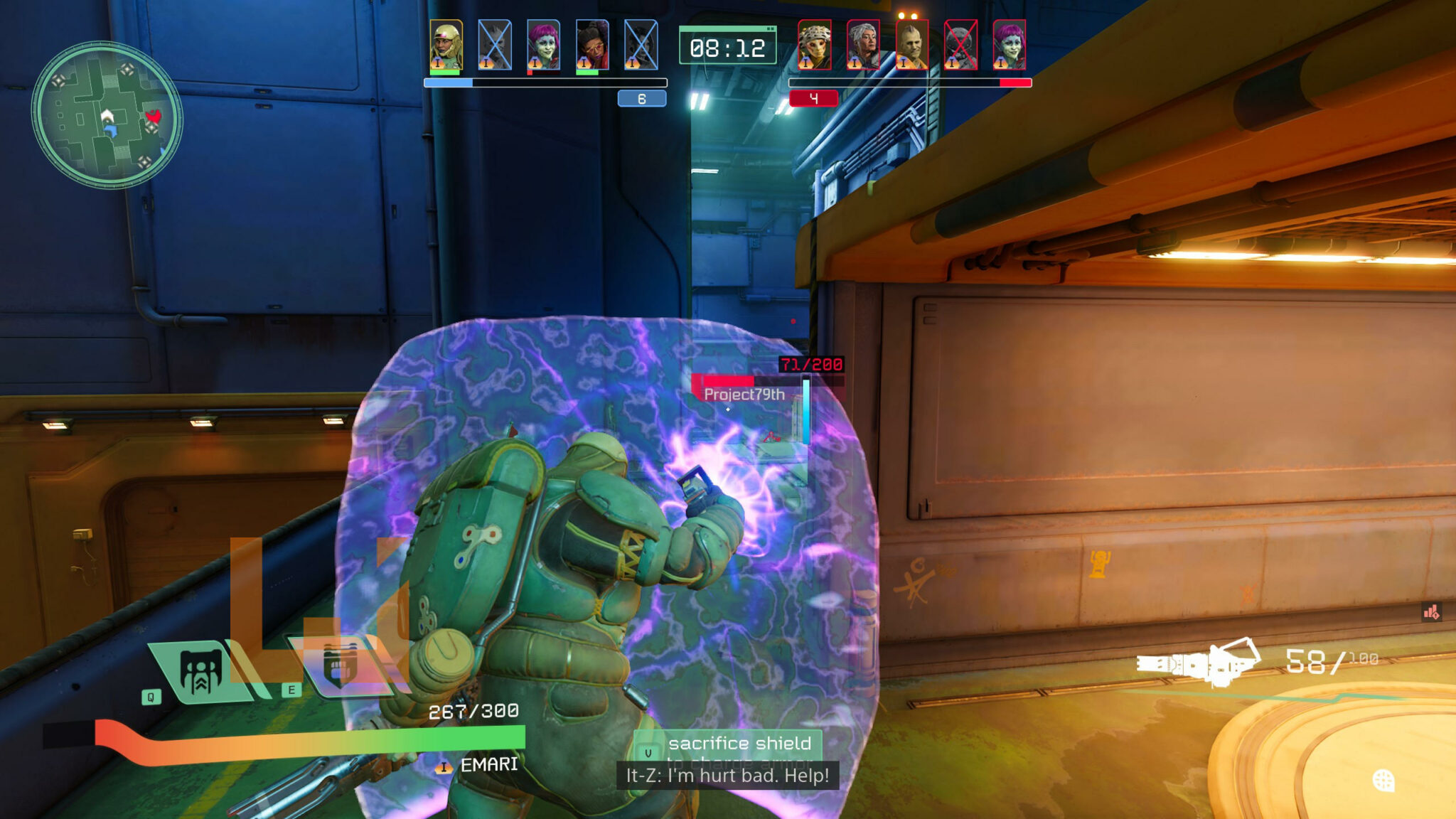Screen dimensions: 1456x819
Task: Select the leopard-hood enemy portrait
Action: [x=814, y=44]
